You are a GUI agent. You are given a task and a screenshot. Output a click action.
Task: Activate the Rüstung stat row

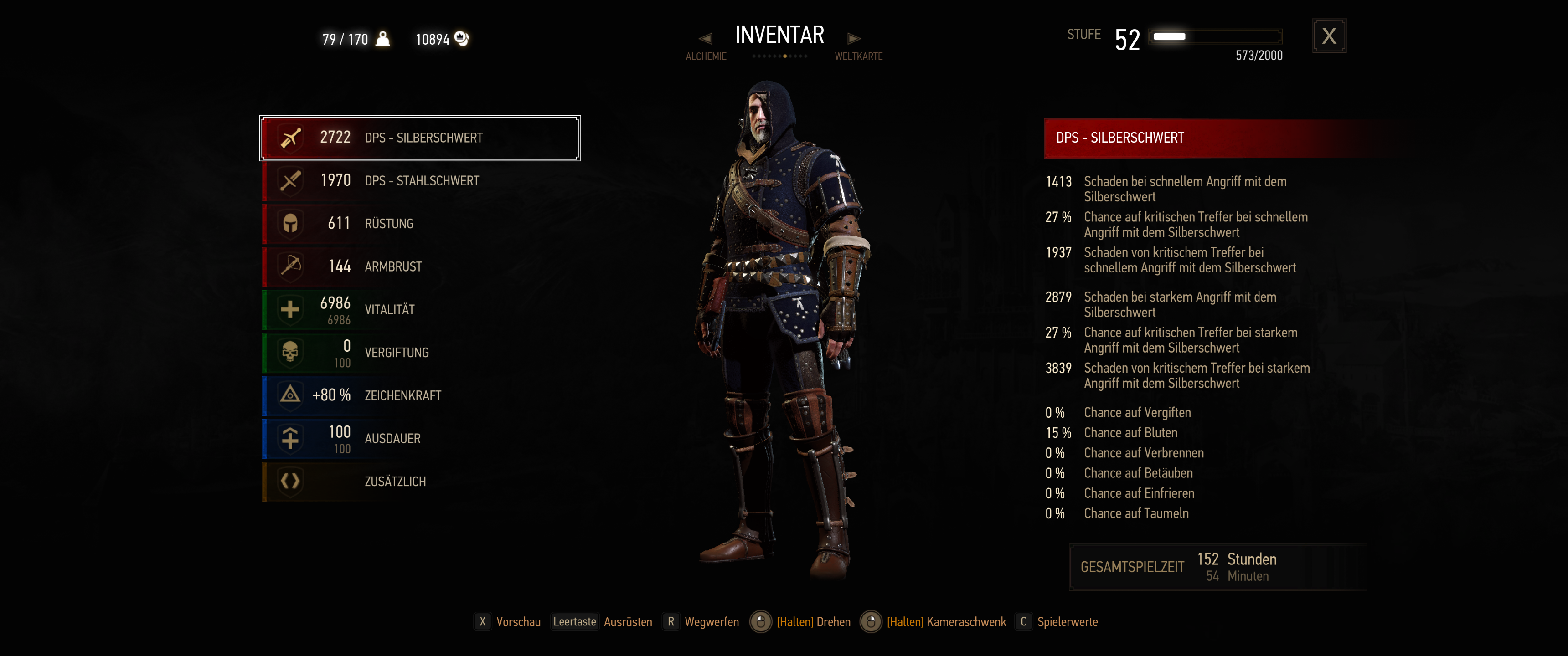pyautogui.click(x=419, y=223)
